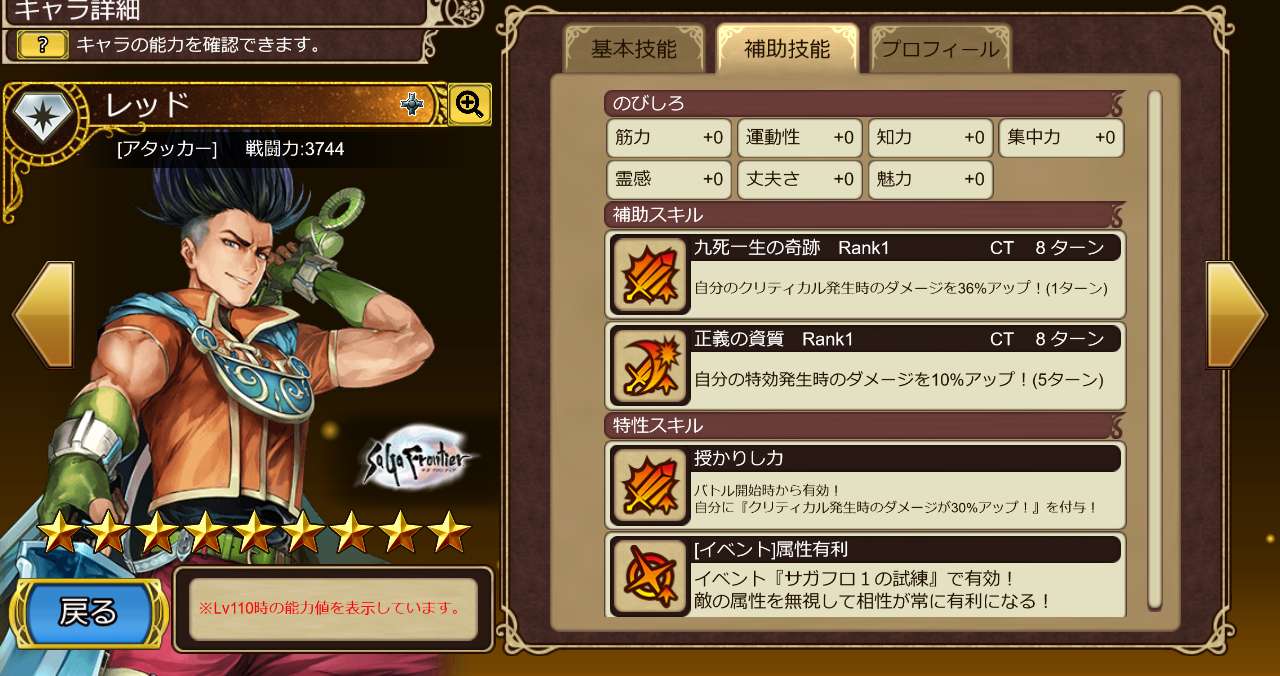The height and width of the screenshot is (676, 1280).
Task: Tap the 霊感 growth stat box
Action: [669, 180]
